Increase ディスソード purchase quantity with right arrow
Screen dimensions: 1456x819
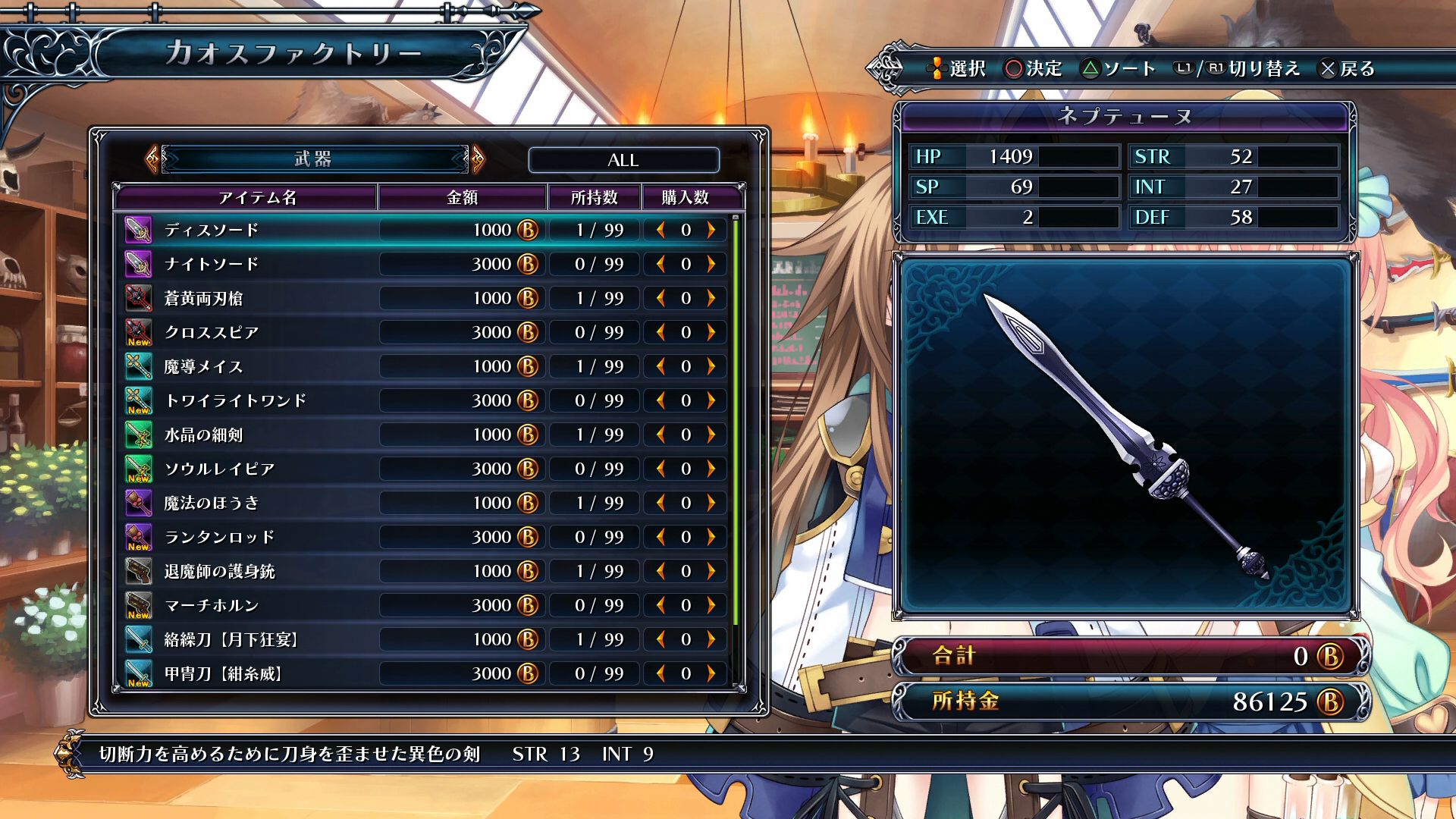711,230
